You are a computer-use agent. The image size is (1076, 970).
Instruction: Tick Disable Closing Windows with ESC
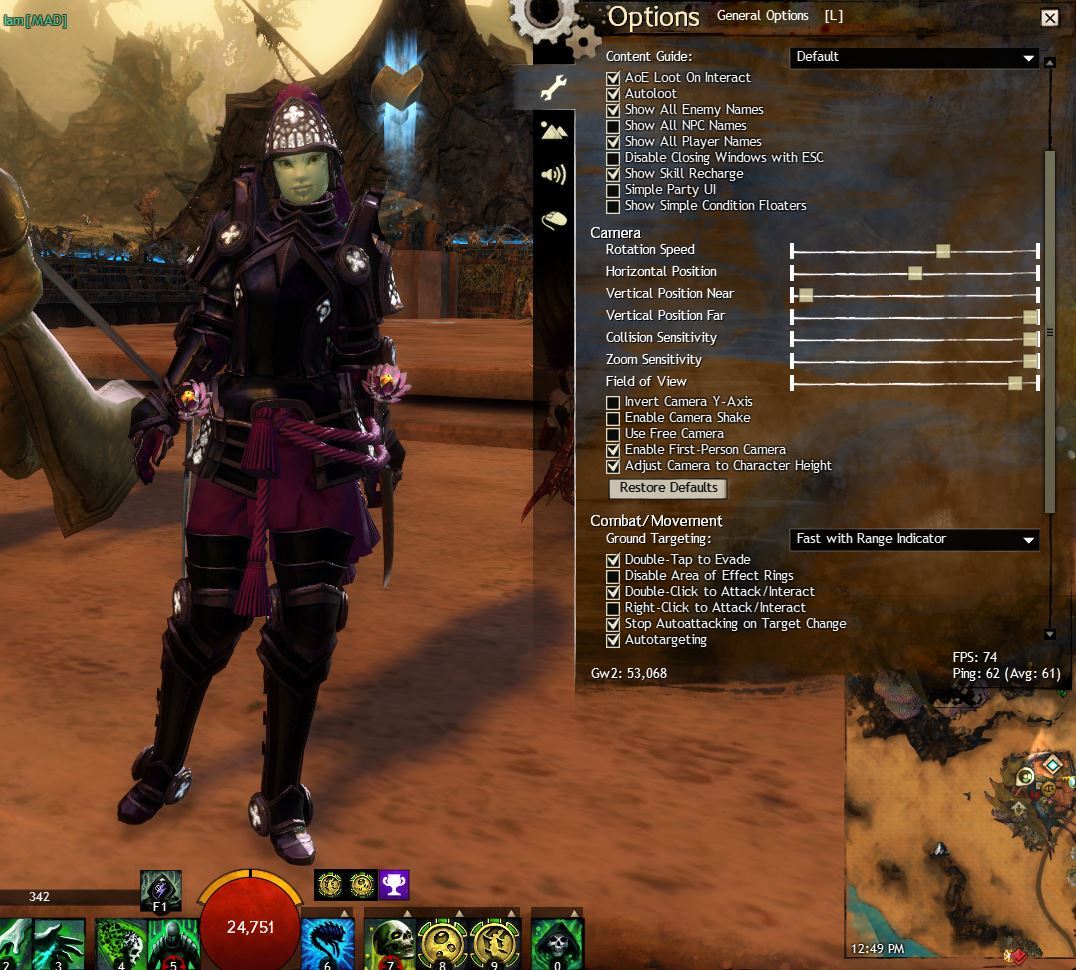tap(613, 158)
